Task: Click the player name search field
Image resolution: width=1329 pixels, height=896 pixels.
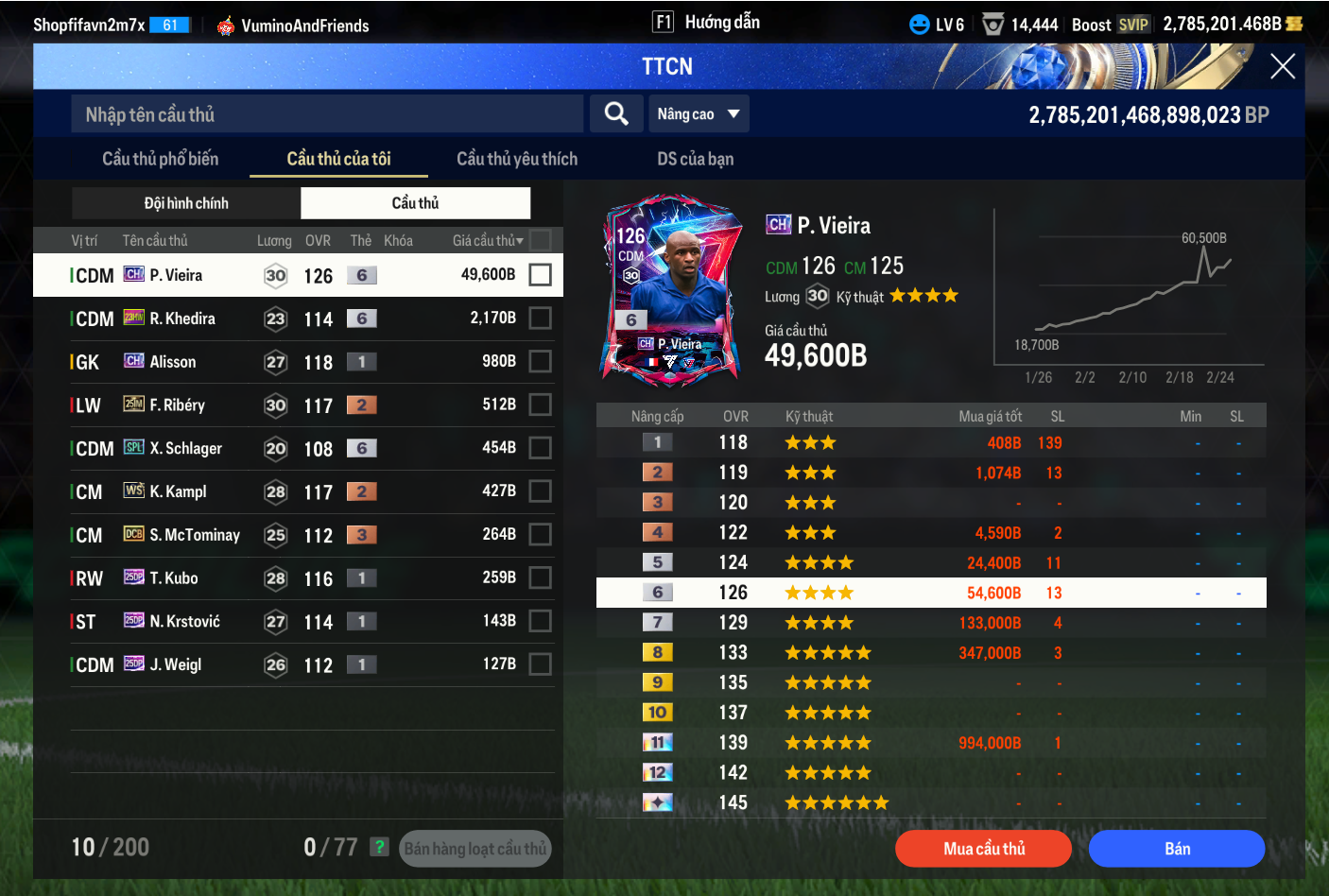Action: (x=326, y=114)
